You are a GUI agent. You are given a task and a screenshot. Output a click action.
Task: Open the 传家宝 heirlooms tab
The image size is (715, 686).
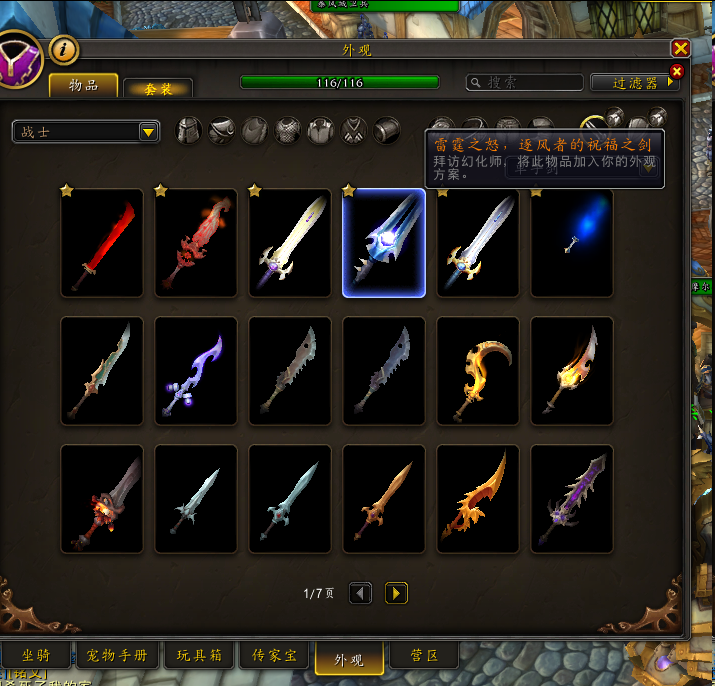[273, 655]
